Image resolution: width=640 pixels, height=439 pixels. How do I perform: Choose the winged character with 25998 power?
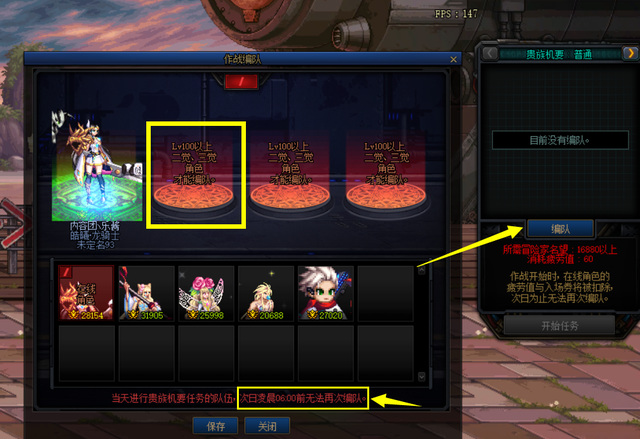205,293
